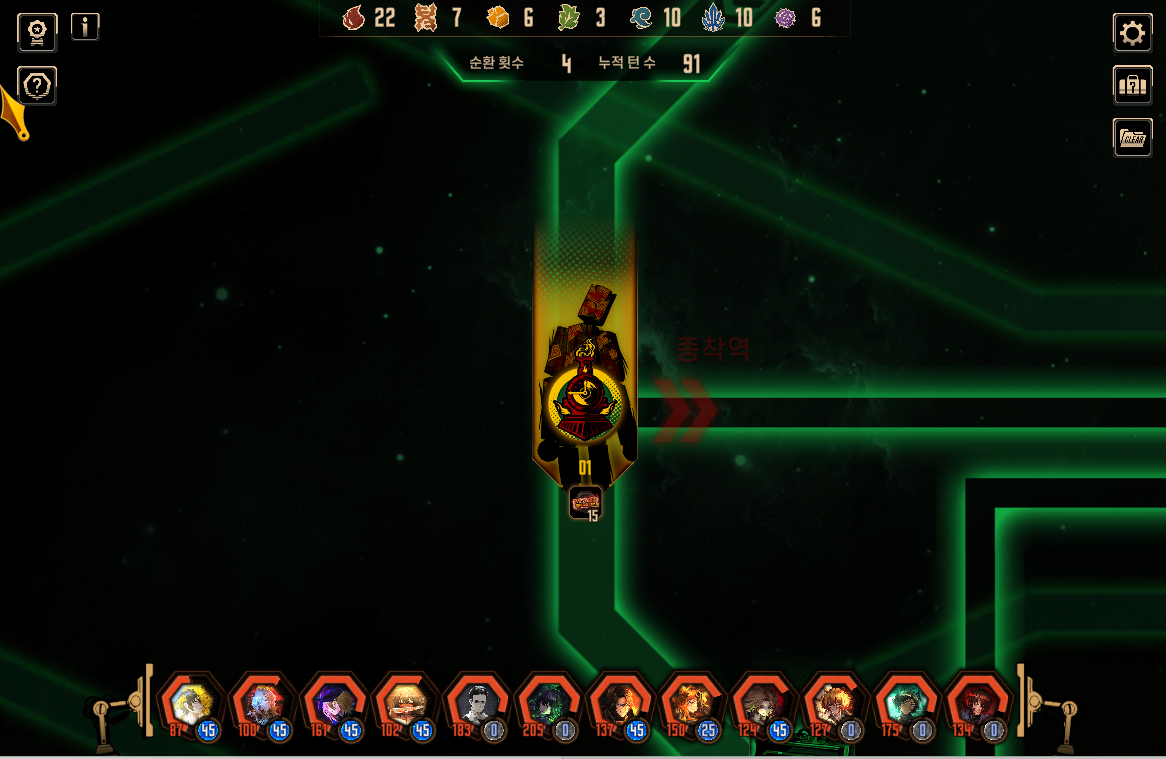Select the sinner portrait with 124 HP

point(763,705)
